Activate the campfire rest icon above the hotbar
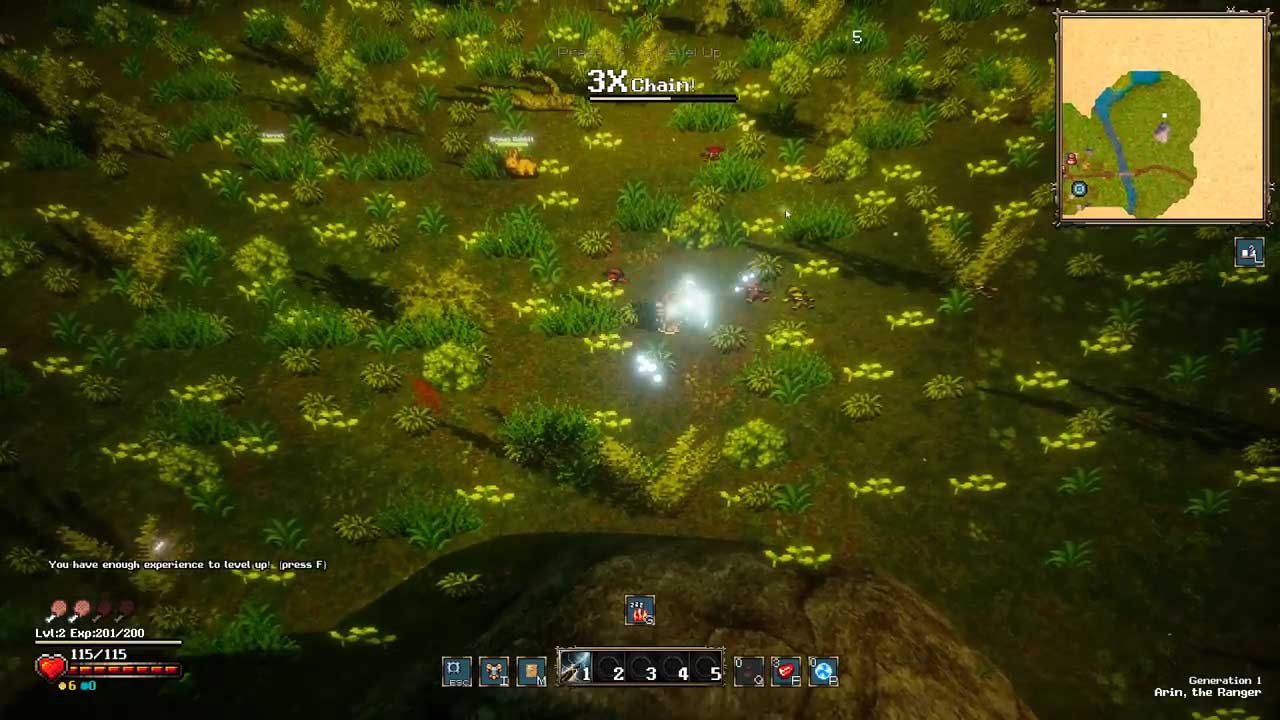 (640, 610)
